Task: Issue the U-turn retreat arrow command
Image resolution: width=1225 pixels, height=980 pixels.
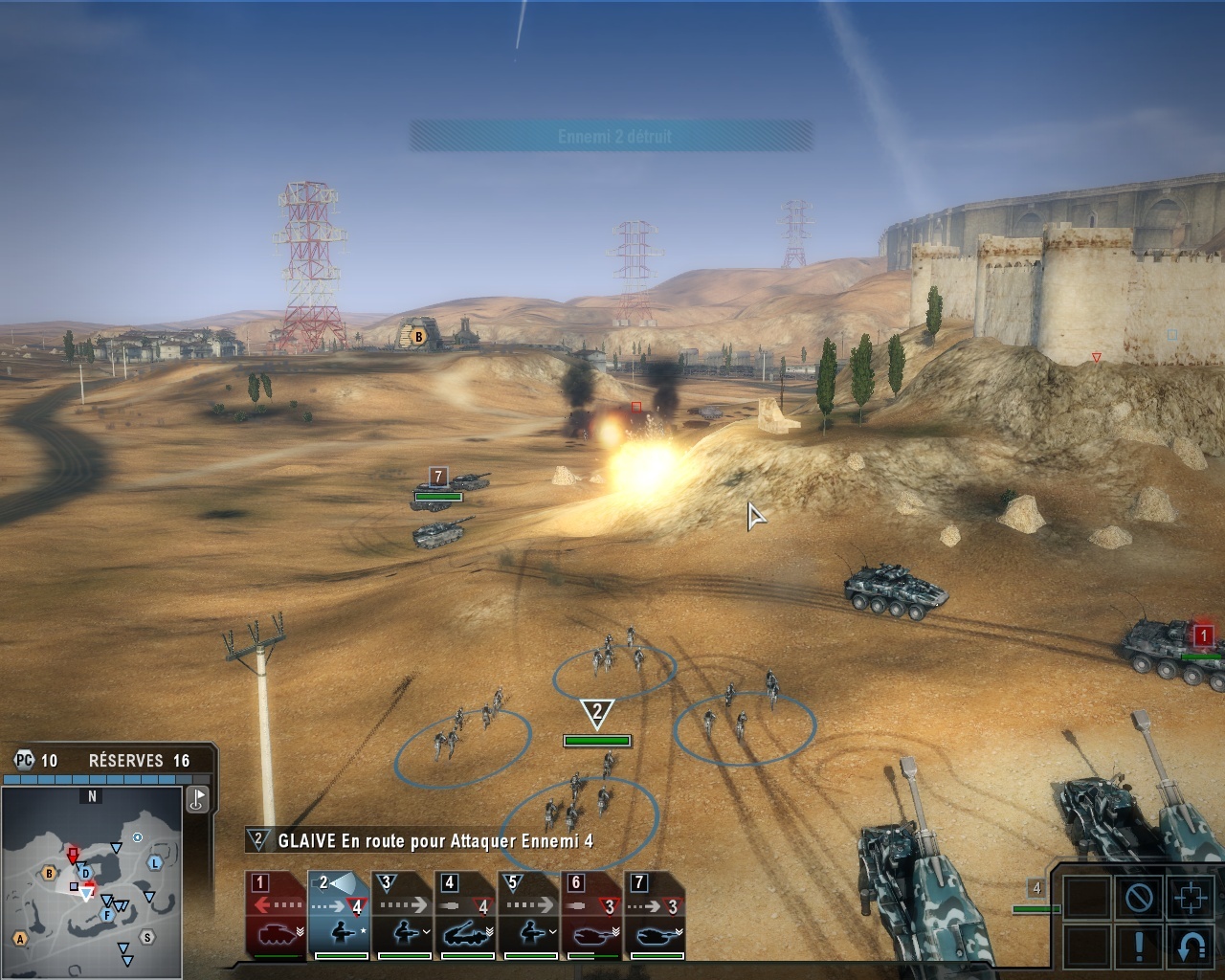Action: (x=1191, y=946)
